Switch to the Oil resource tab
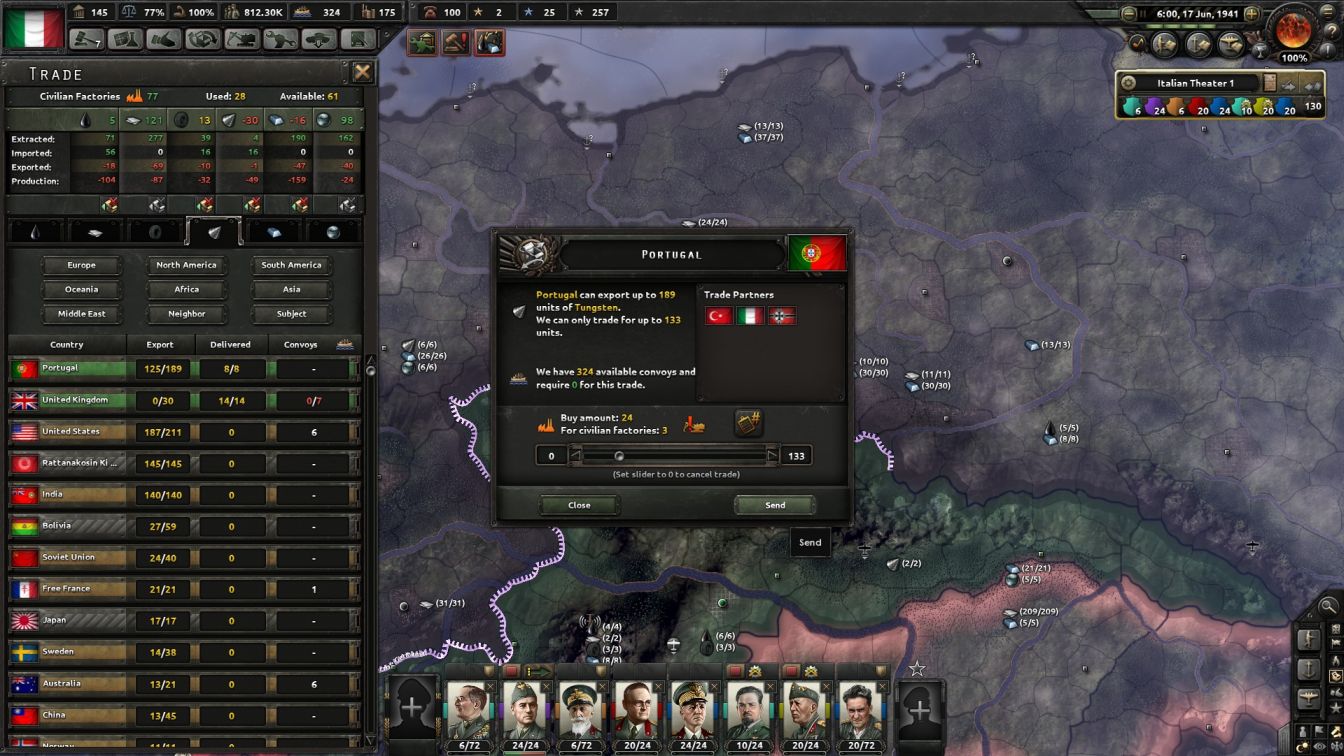Image resolution: width=1344 pixels, height=756 pixels. coord(34,232)
